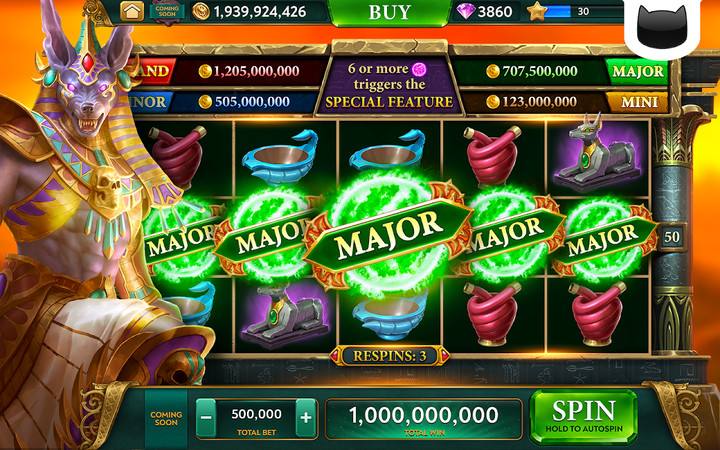This screenshot has width=720, height=450.
Task: Decrease total bet with the minus button
Action: tap(205, 416)
